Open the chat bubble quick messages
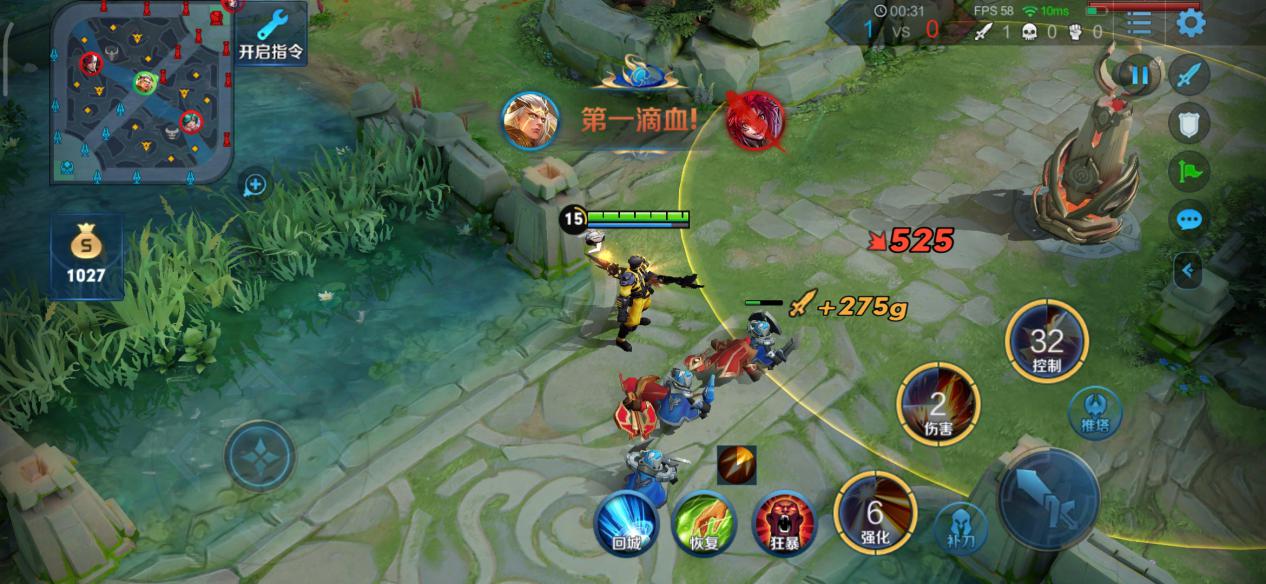This screenshot has height=584, width=1266. 1189,219
